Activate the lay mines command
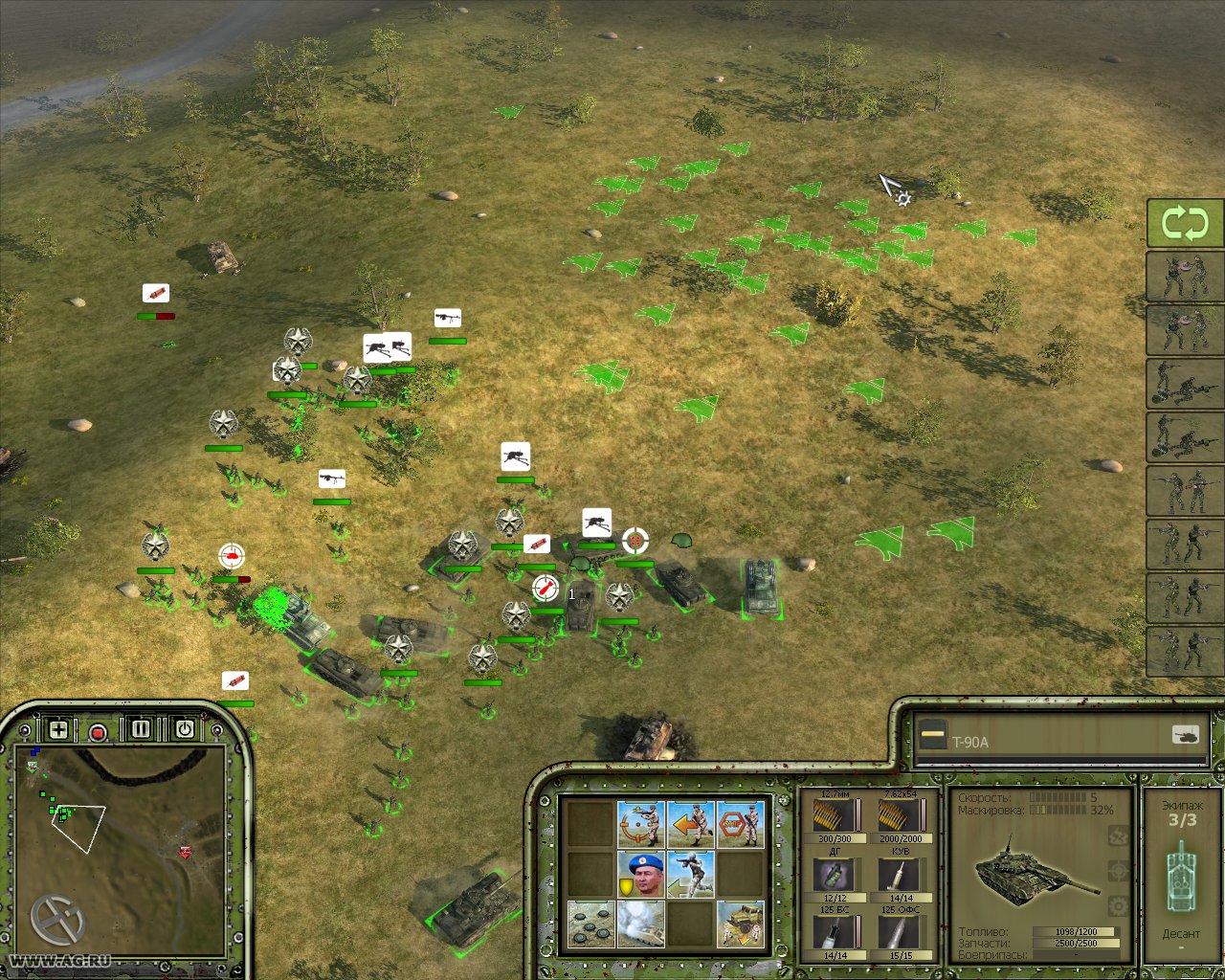 [590, 924]
